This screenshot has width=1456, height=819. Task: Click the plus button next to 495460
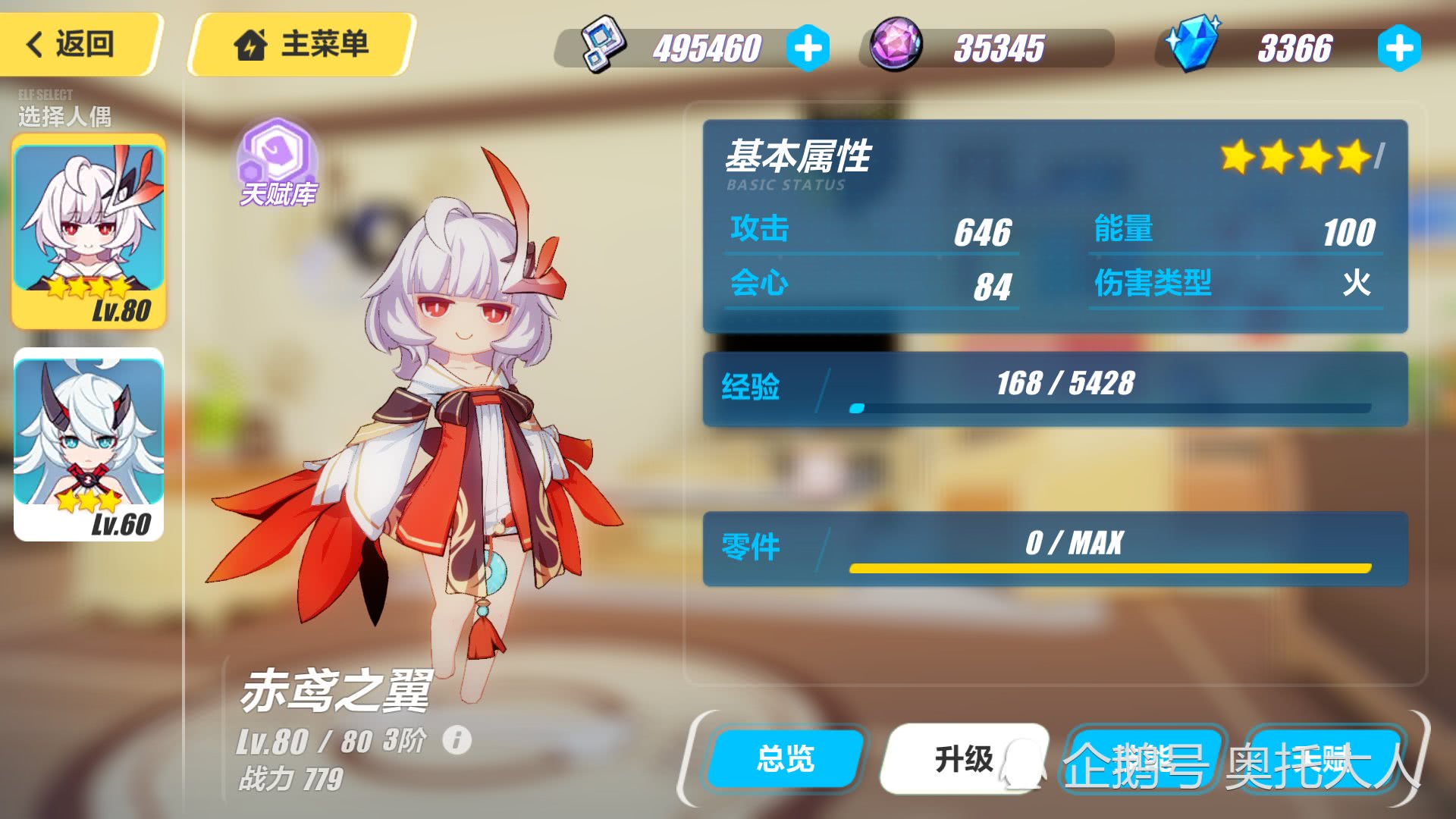[808, 47]
